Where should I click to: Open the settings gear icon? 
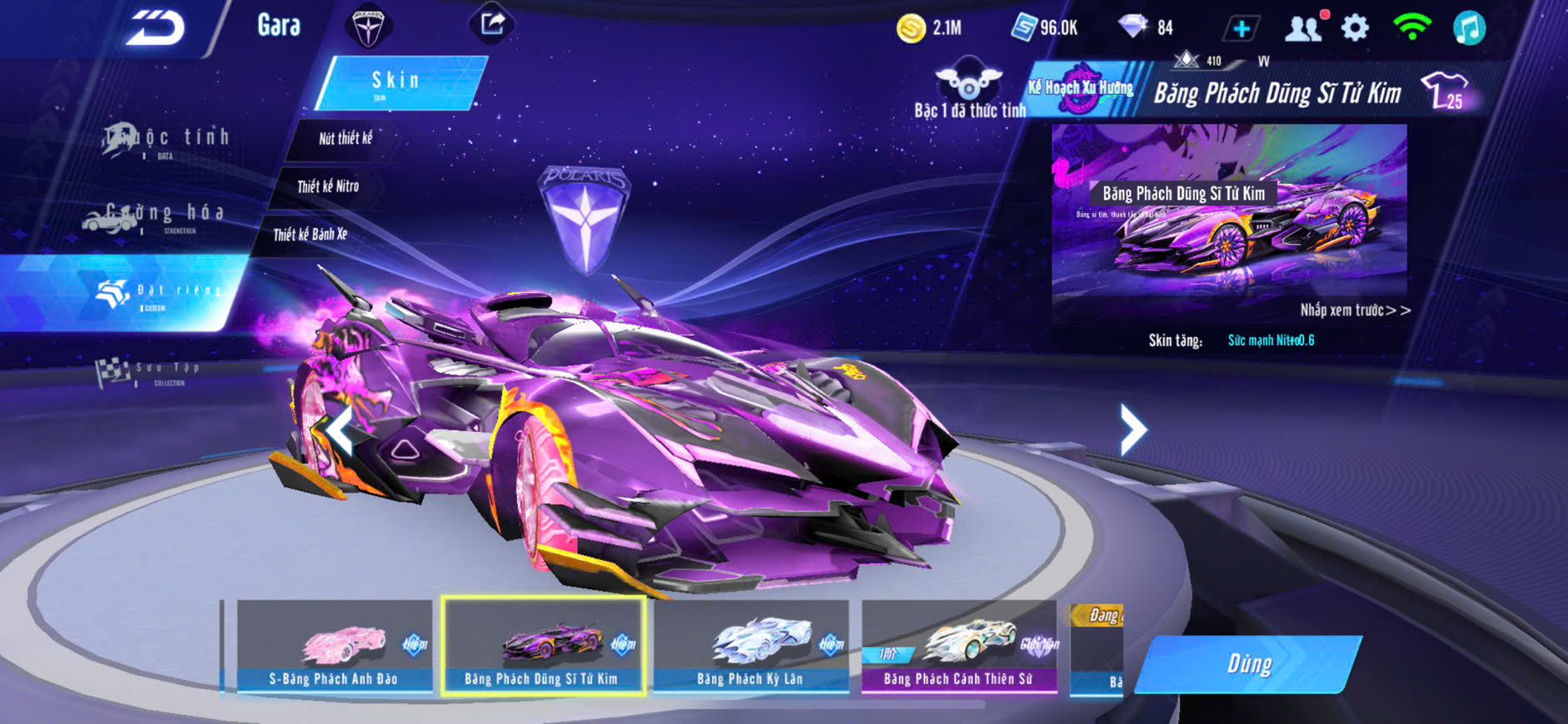1355,28
